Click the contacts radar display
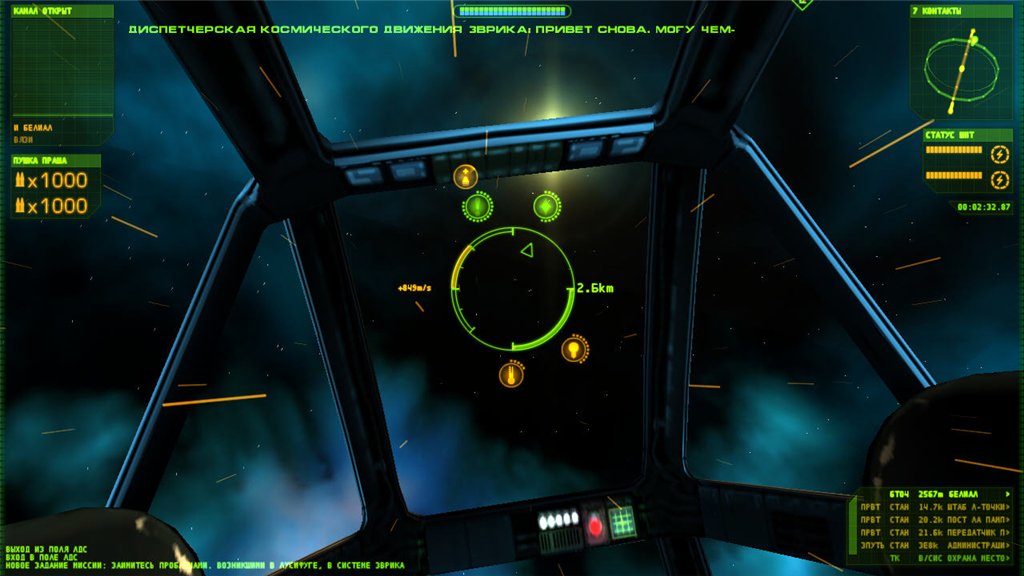 [x=961, y=67]
